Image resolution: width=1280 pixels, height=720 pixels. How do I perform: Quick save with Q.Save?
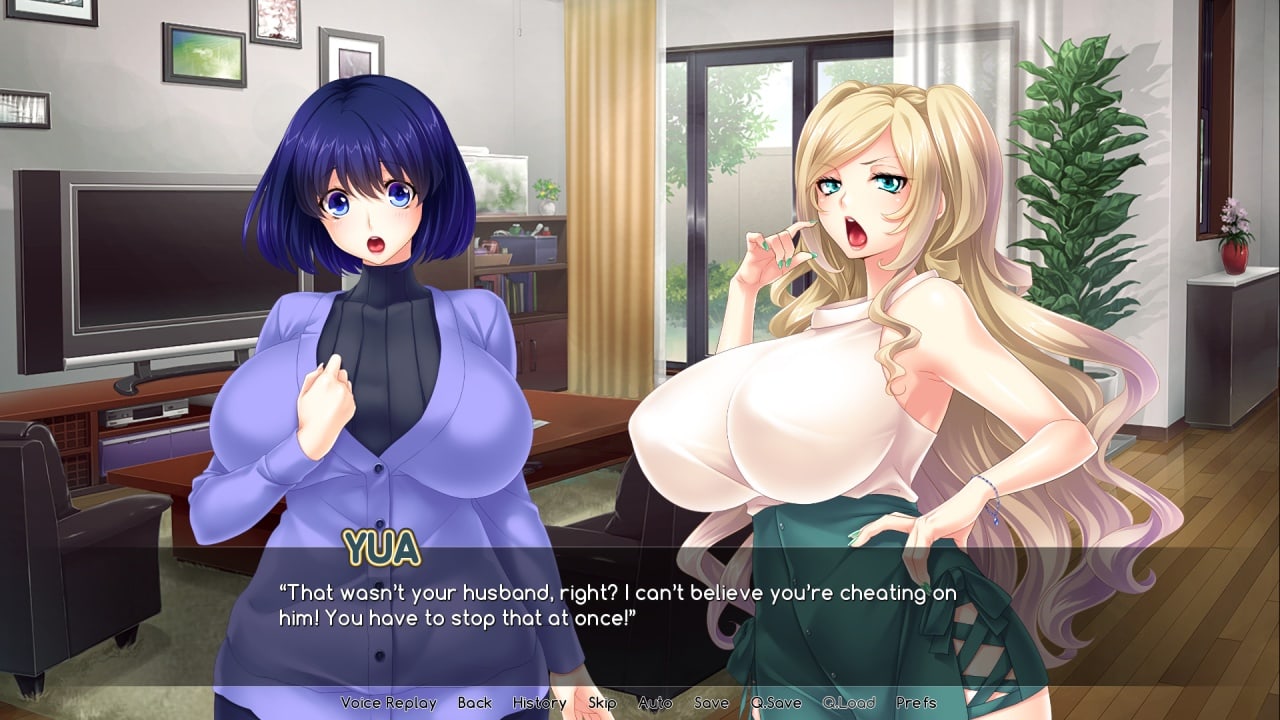[776, 703]
